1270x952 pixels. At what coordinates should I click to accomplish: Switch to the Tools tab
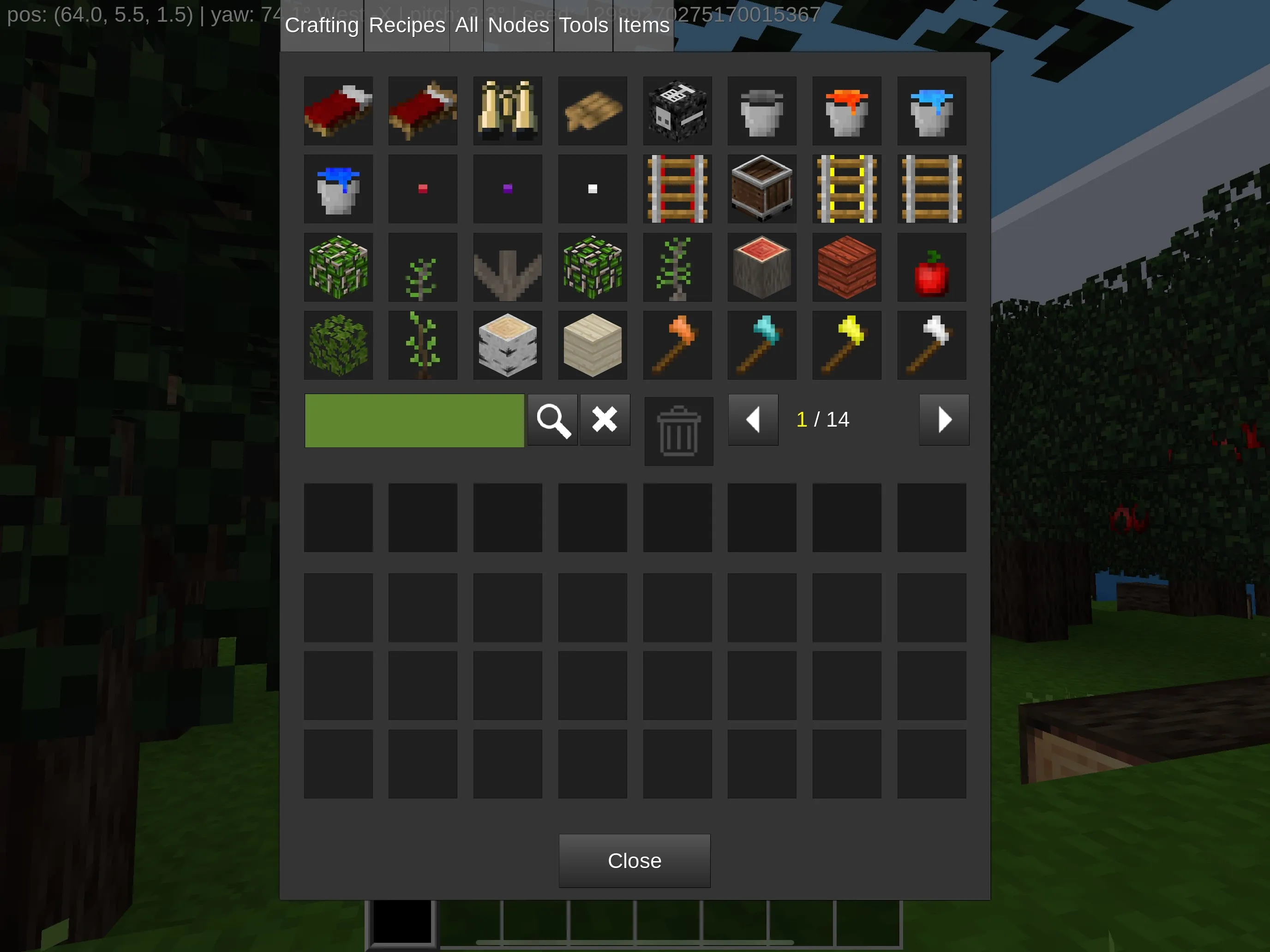point(583,24)
